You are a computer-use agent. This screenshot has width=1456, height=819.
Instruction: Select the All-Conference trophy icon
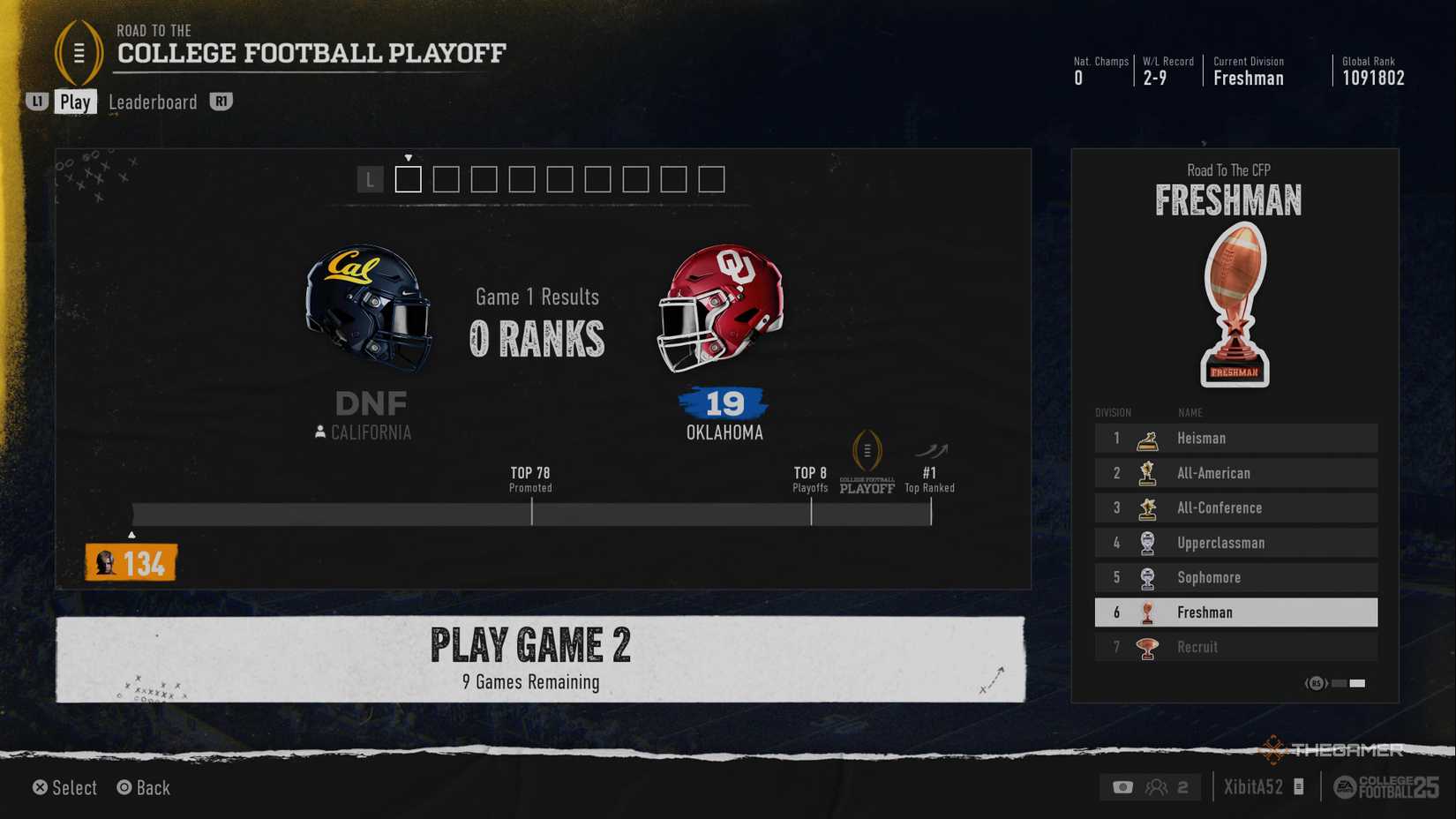tap(1147, 507)
